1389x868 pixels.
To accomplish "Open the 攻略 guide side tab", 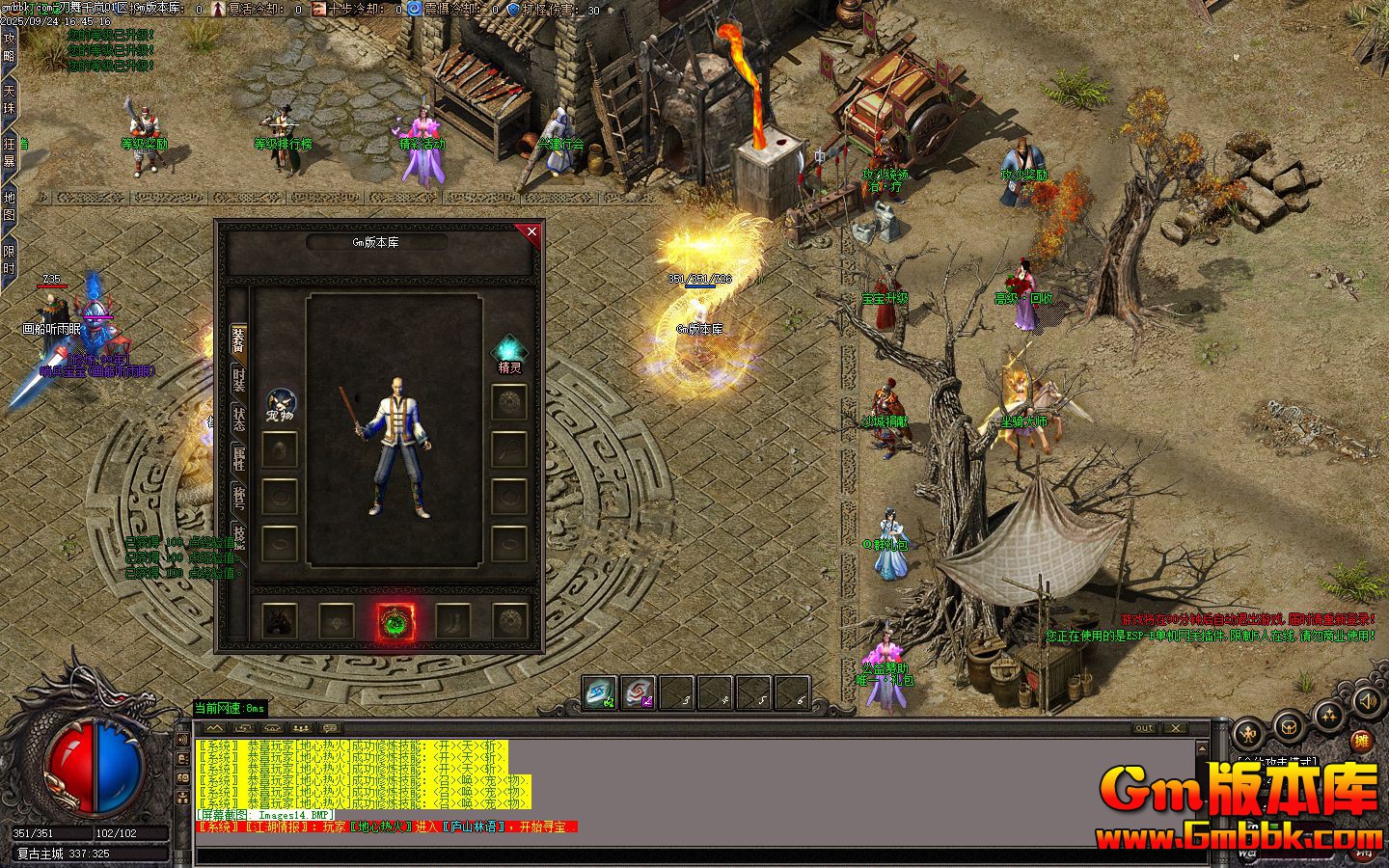I will coord(10,46).
